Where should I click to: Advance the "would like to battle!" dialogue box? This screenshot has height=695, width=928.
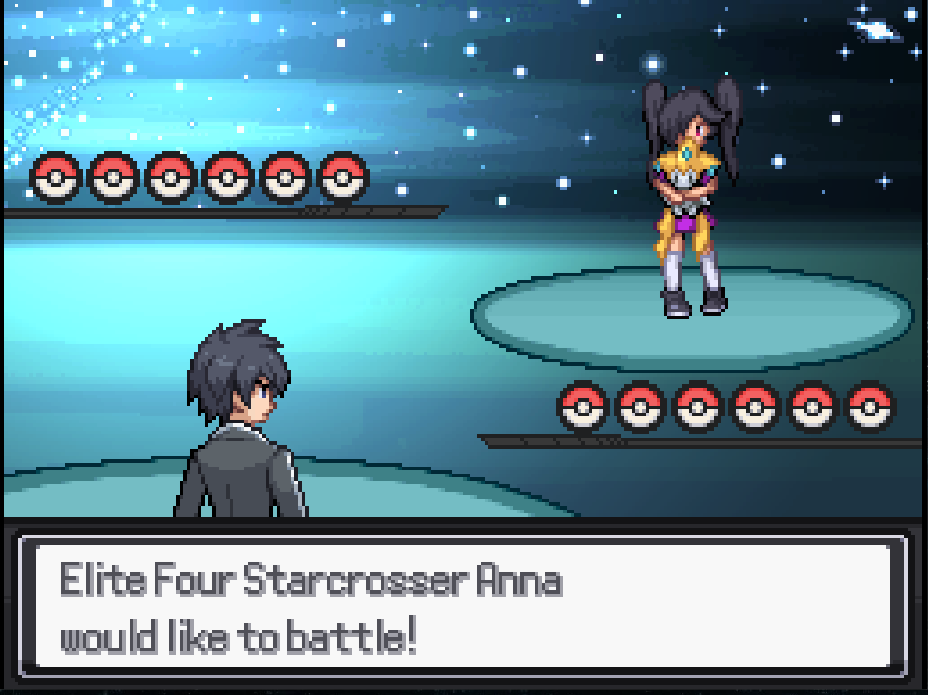click(463, 606)
